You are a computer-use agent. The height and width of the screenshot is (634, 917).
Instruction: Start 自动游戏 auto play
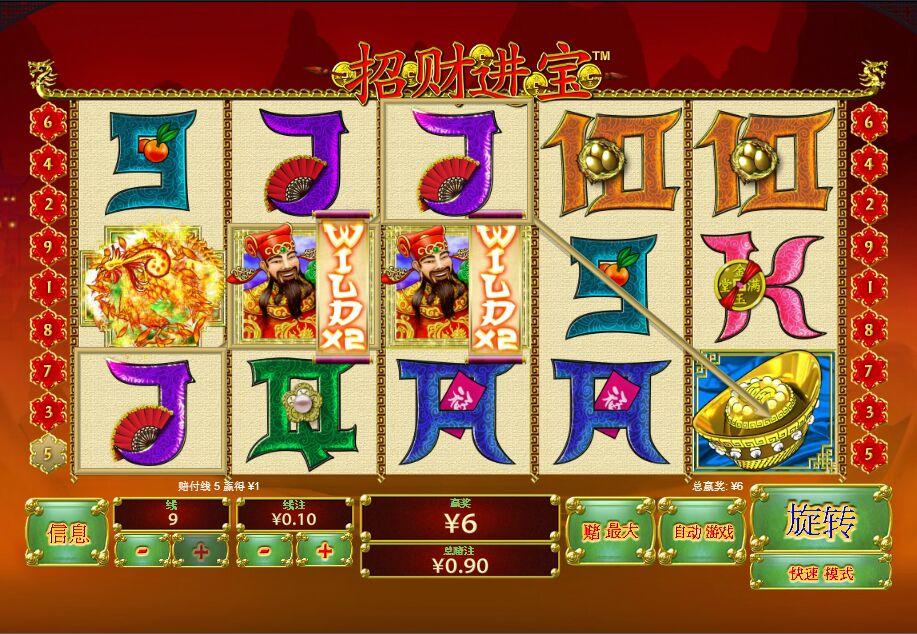[702, 532]
